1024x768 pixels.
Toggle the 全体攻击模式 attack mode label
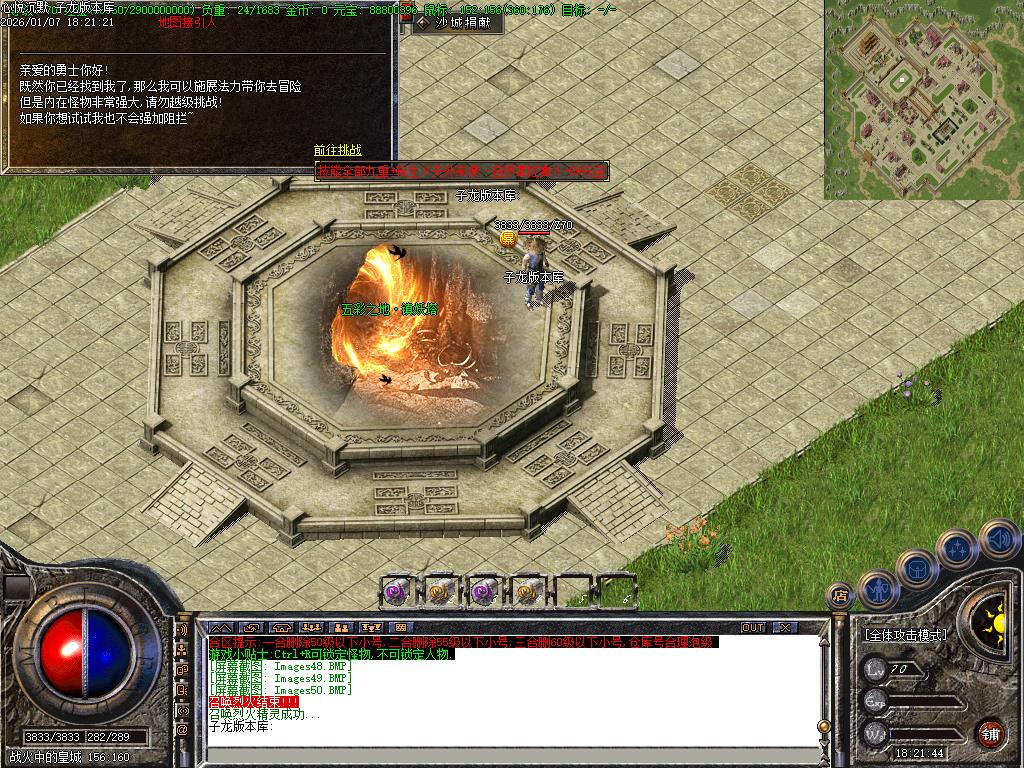click(x=906, y=635)
